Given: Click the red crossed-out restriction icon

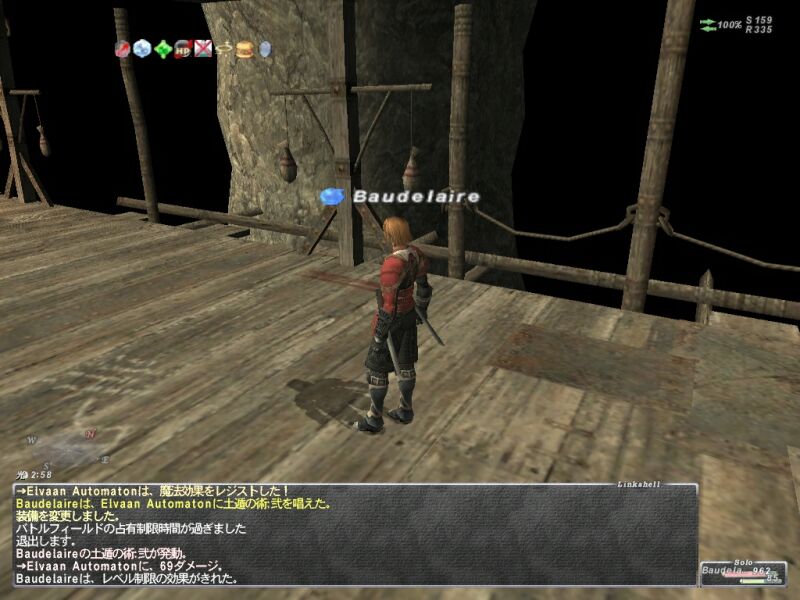Looking at the screenshot, I should [x=202, y=48].
